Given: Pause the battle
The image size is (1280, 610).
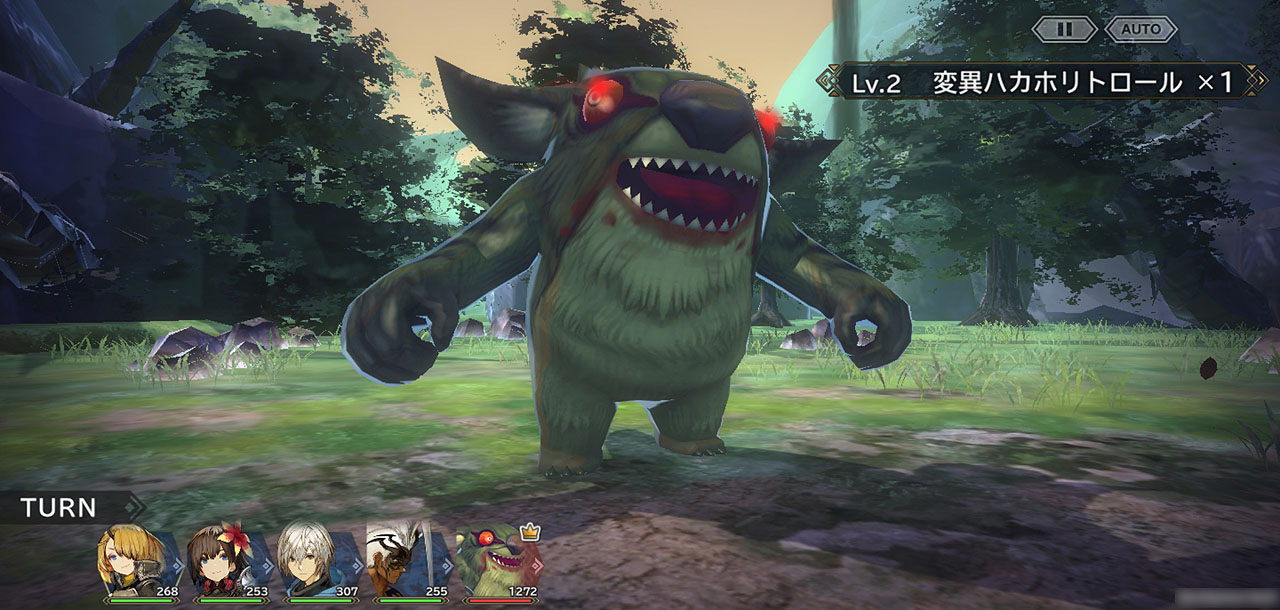Looking at the screenshot, I should 1064,29.
